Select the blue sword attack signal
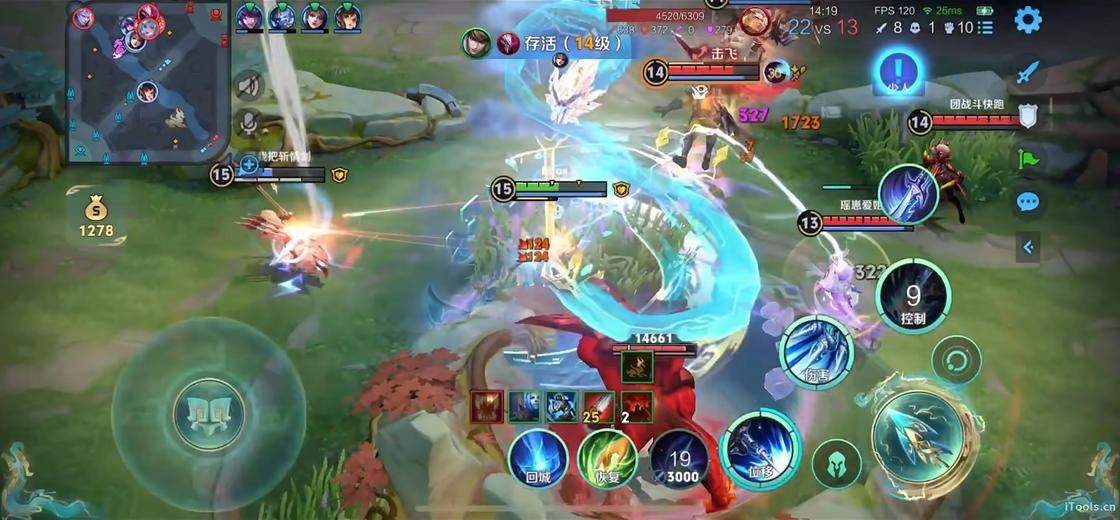Viewport: 1120px width, 520px height. [x=1028, y=72]
